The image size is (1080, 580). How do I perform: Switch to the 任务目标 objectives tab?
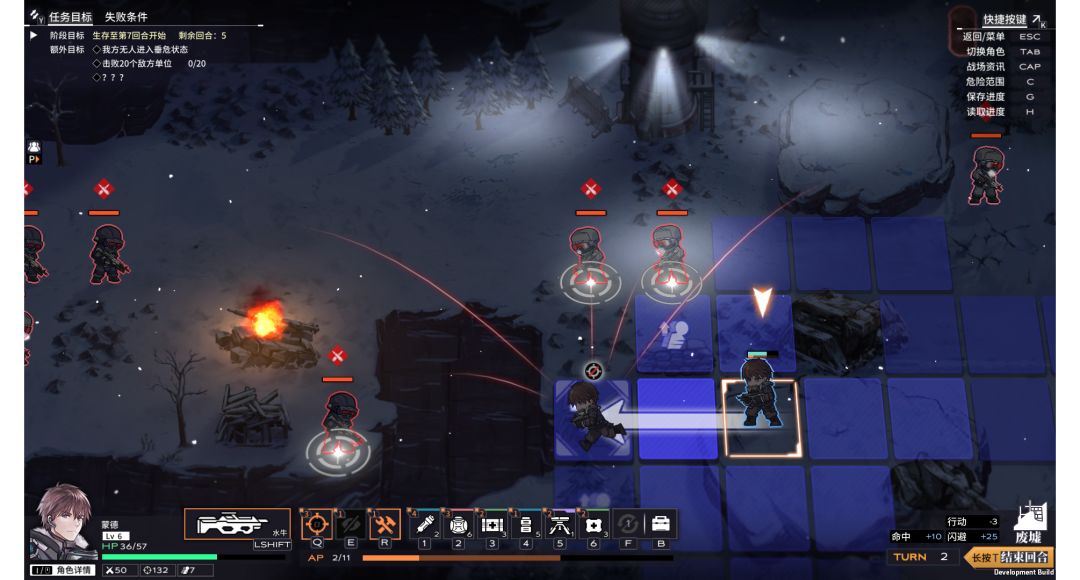point(70,17)
